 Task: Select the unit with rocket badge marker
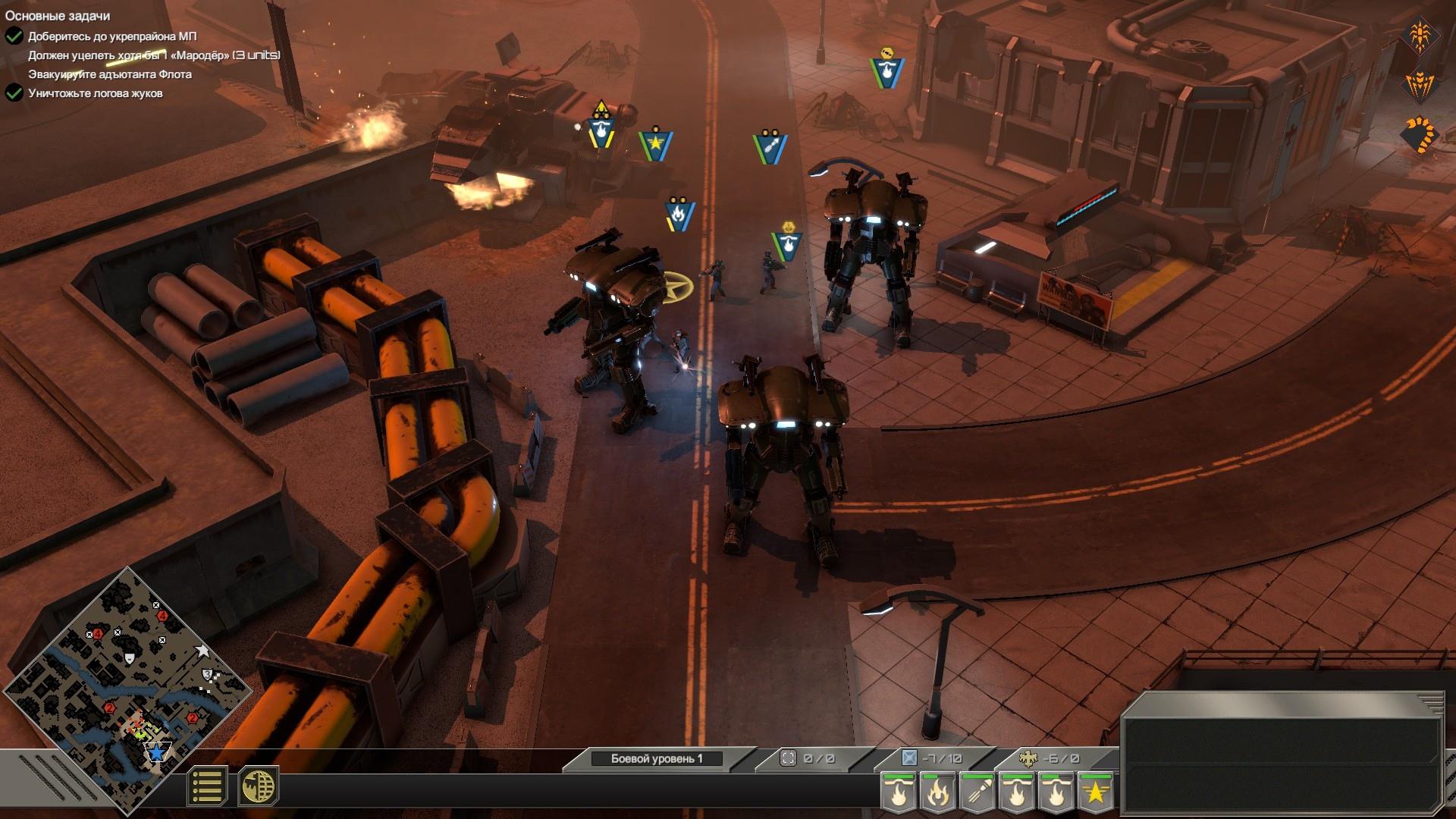[x=770, y=146]
